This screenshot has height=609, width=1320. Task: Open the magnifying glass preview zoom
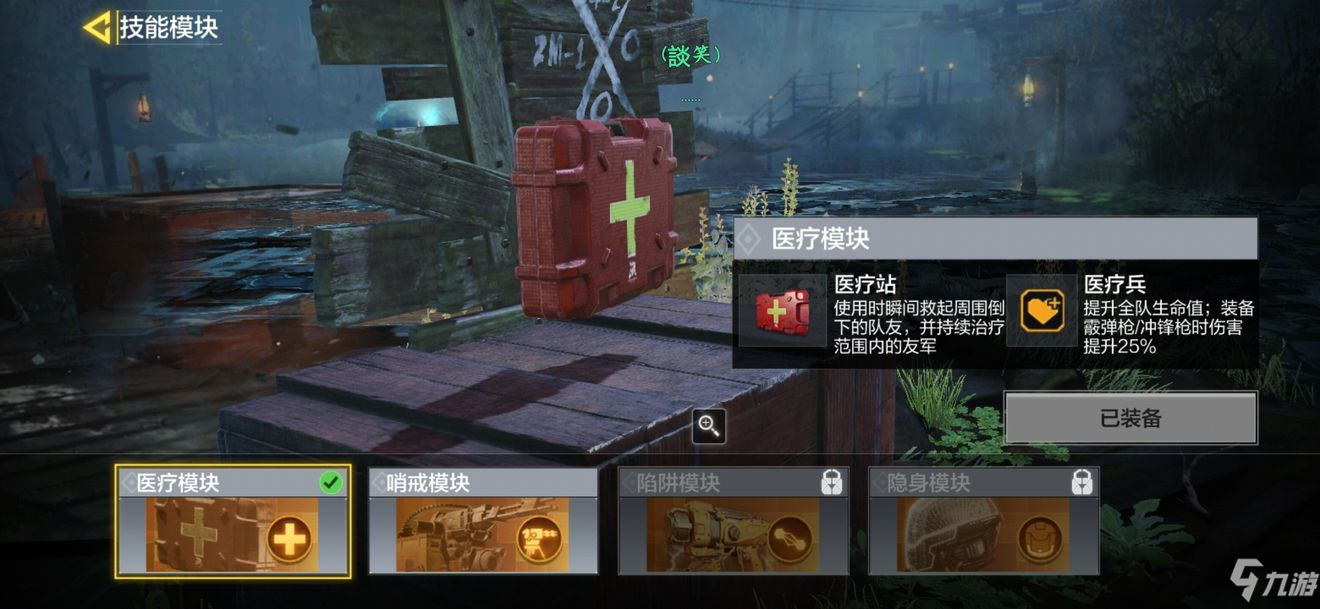pos(709,426)
